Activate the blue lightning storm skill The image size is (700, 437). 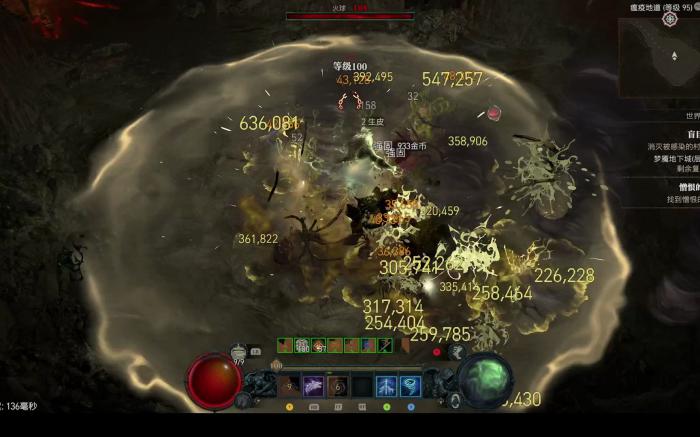pyautogui.click(x=386, y=385)
